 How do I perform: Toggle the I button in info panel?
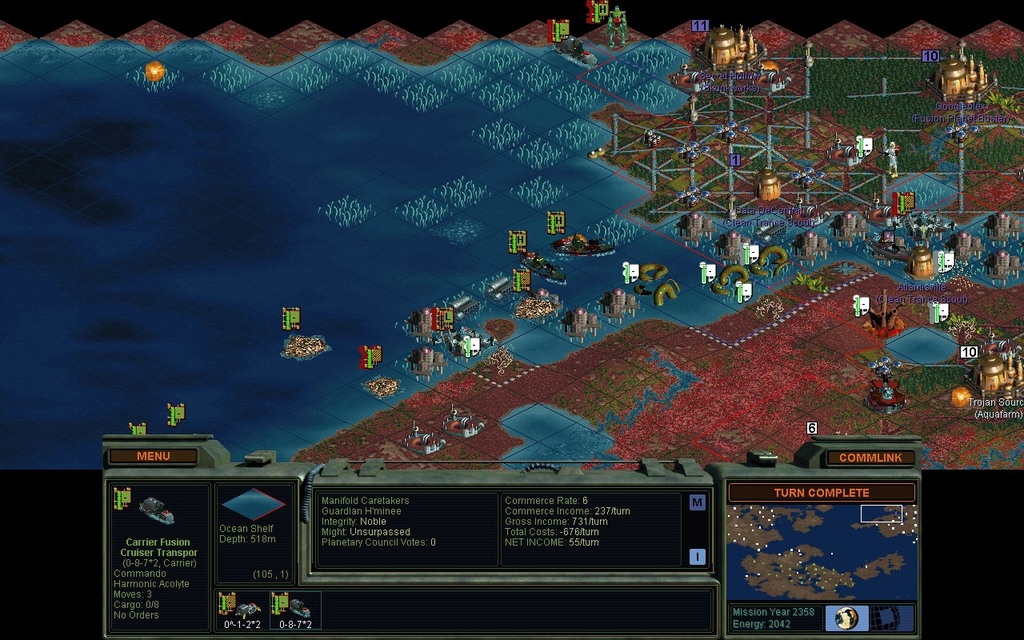[697, 557]
